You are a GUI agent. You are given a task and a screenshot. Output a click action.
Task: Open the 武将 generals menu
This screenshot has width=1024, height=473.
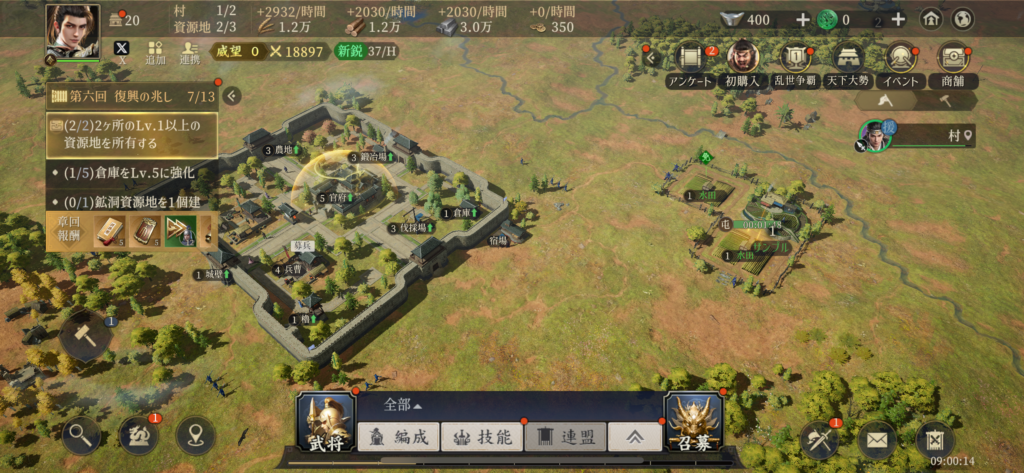tap(326, 421)
